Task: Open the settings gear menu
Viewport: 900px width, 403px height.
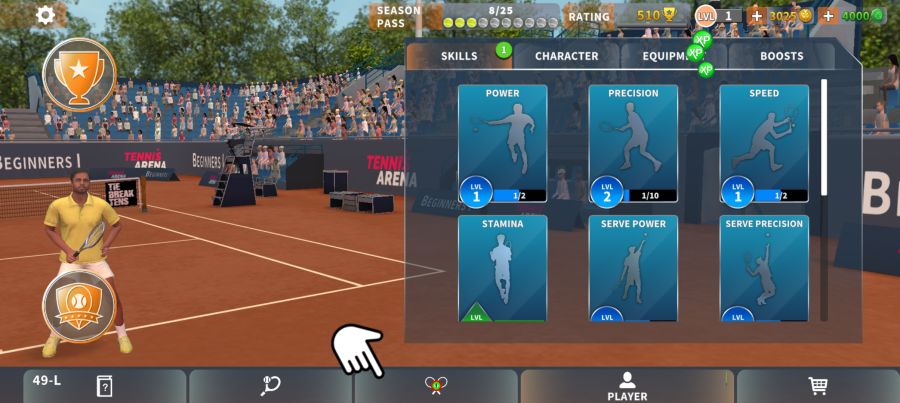Action: pyautogui.click(x=45, y=15)
